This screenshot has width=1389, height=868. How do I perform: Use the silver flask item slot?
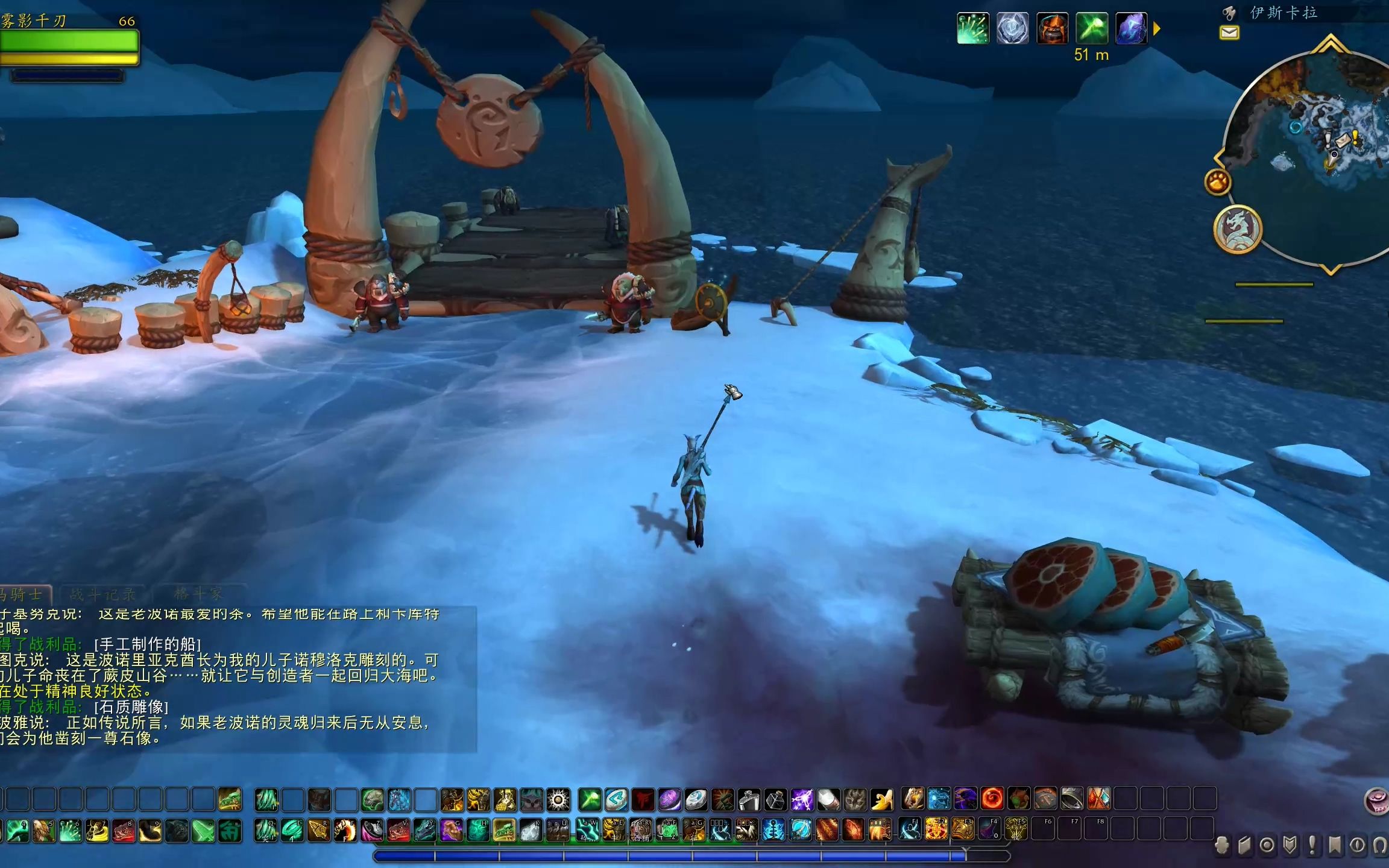pyautogui.click(x=749, y=800)
